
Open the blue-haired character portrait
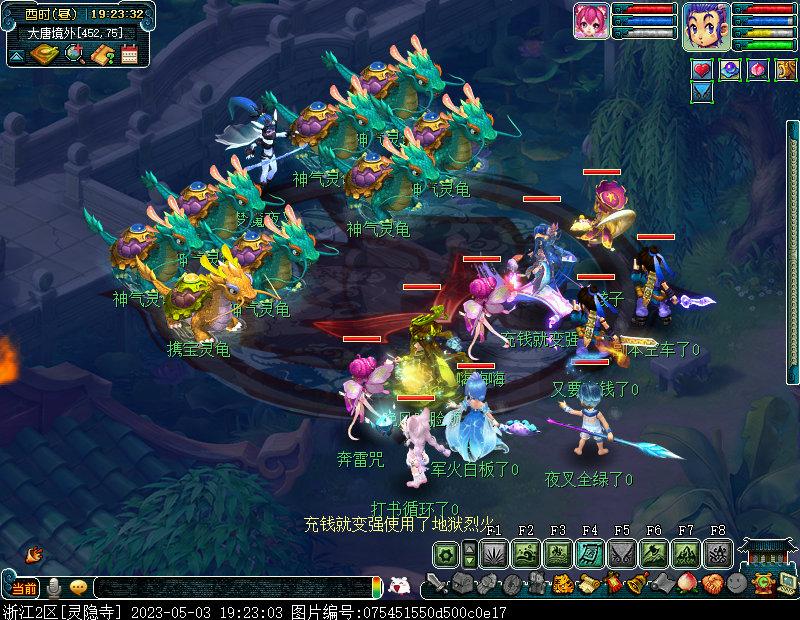click(706, 25)
